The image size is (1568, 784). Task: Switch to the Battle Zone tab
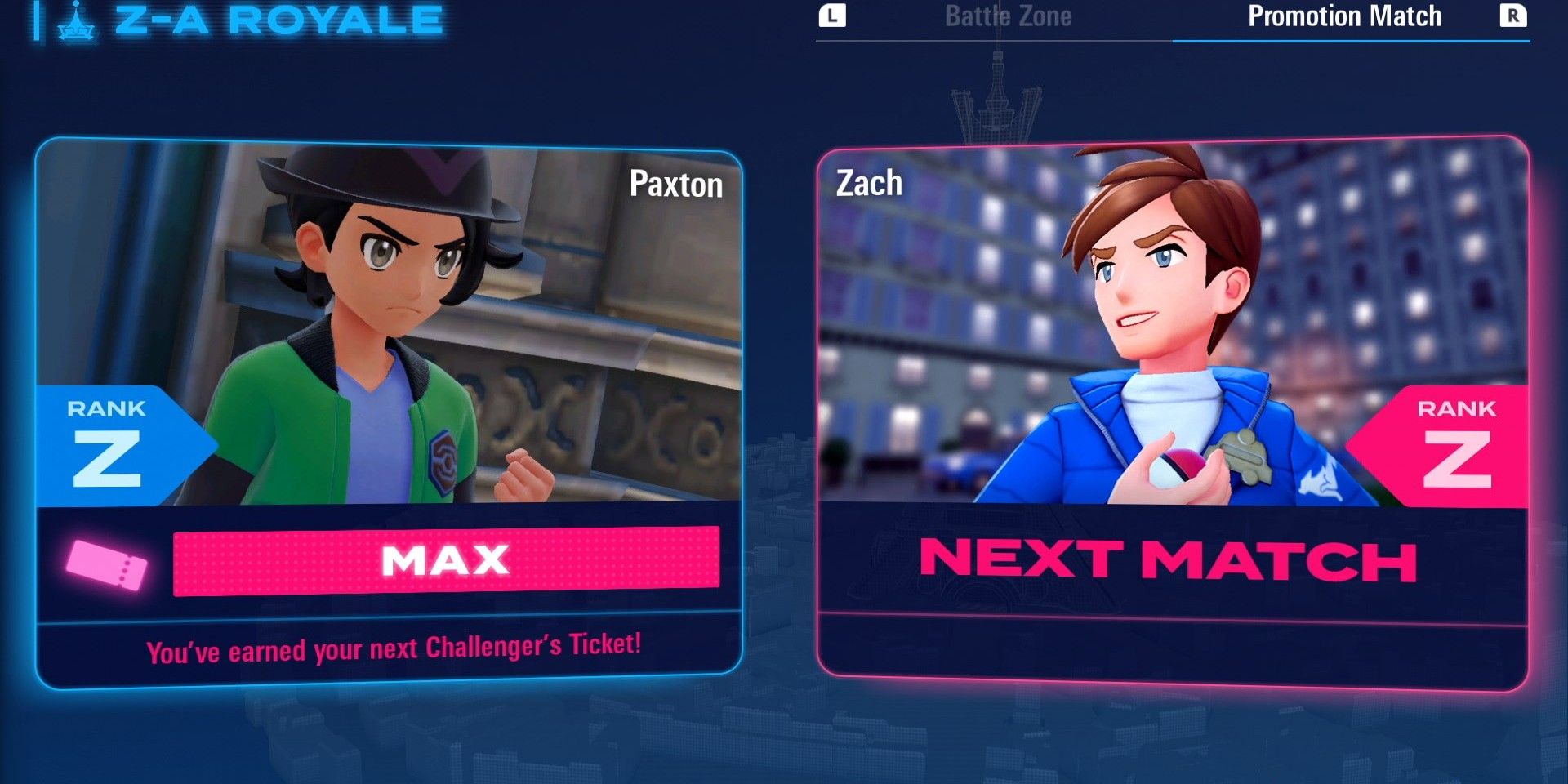click(1008, 17)
